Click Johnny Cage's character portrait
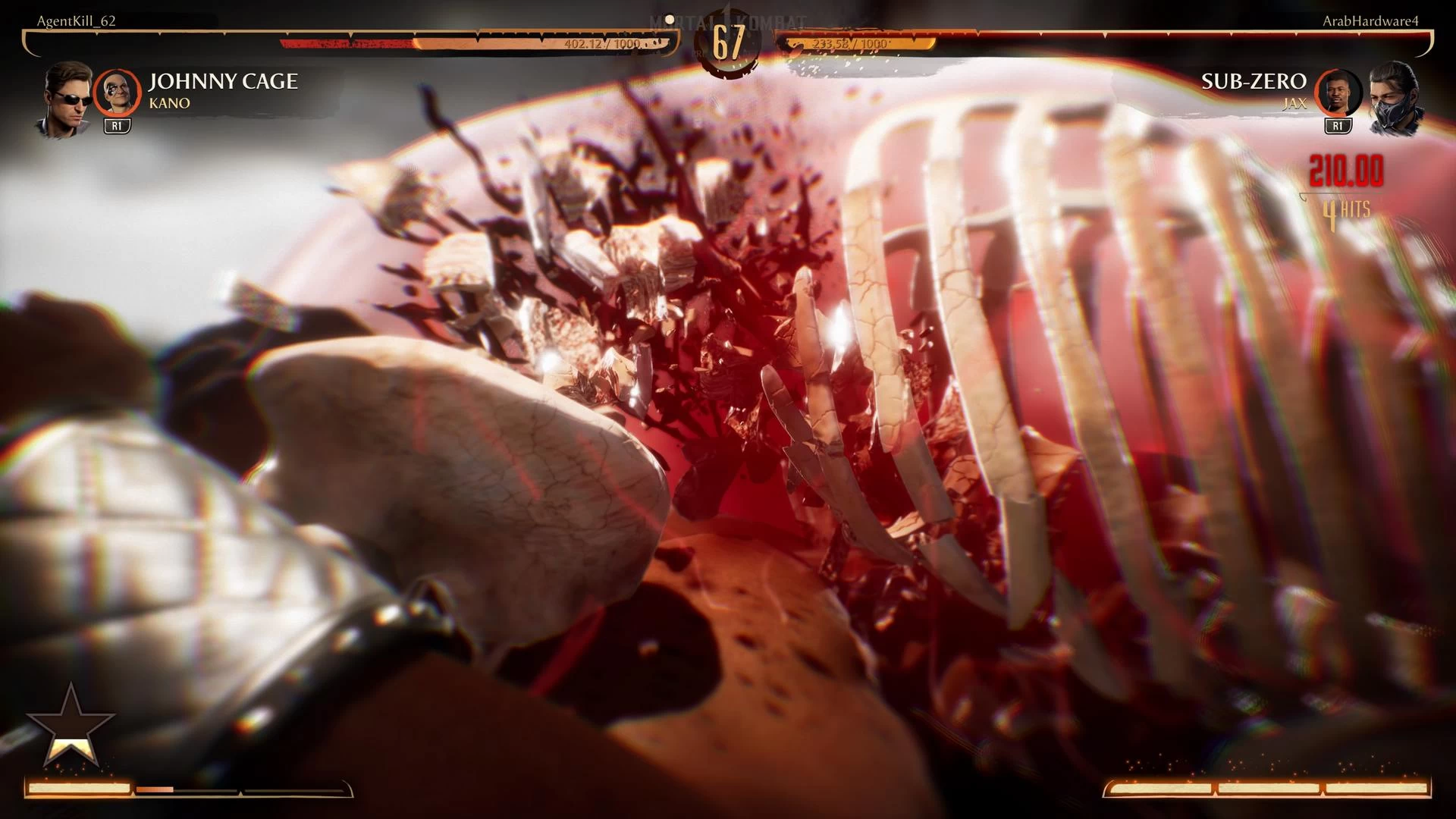 coord(67,99)
